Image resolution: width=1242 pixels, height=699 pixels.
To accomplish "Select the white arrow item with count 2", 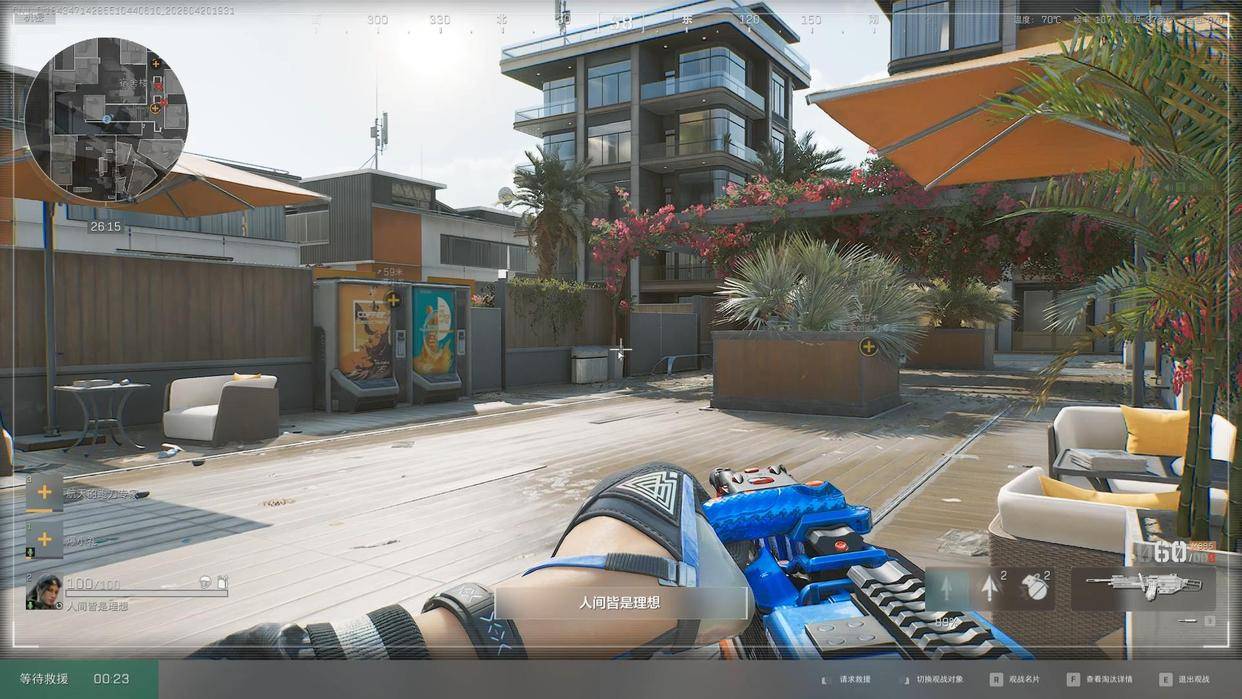I will point(990,588).
